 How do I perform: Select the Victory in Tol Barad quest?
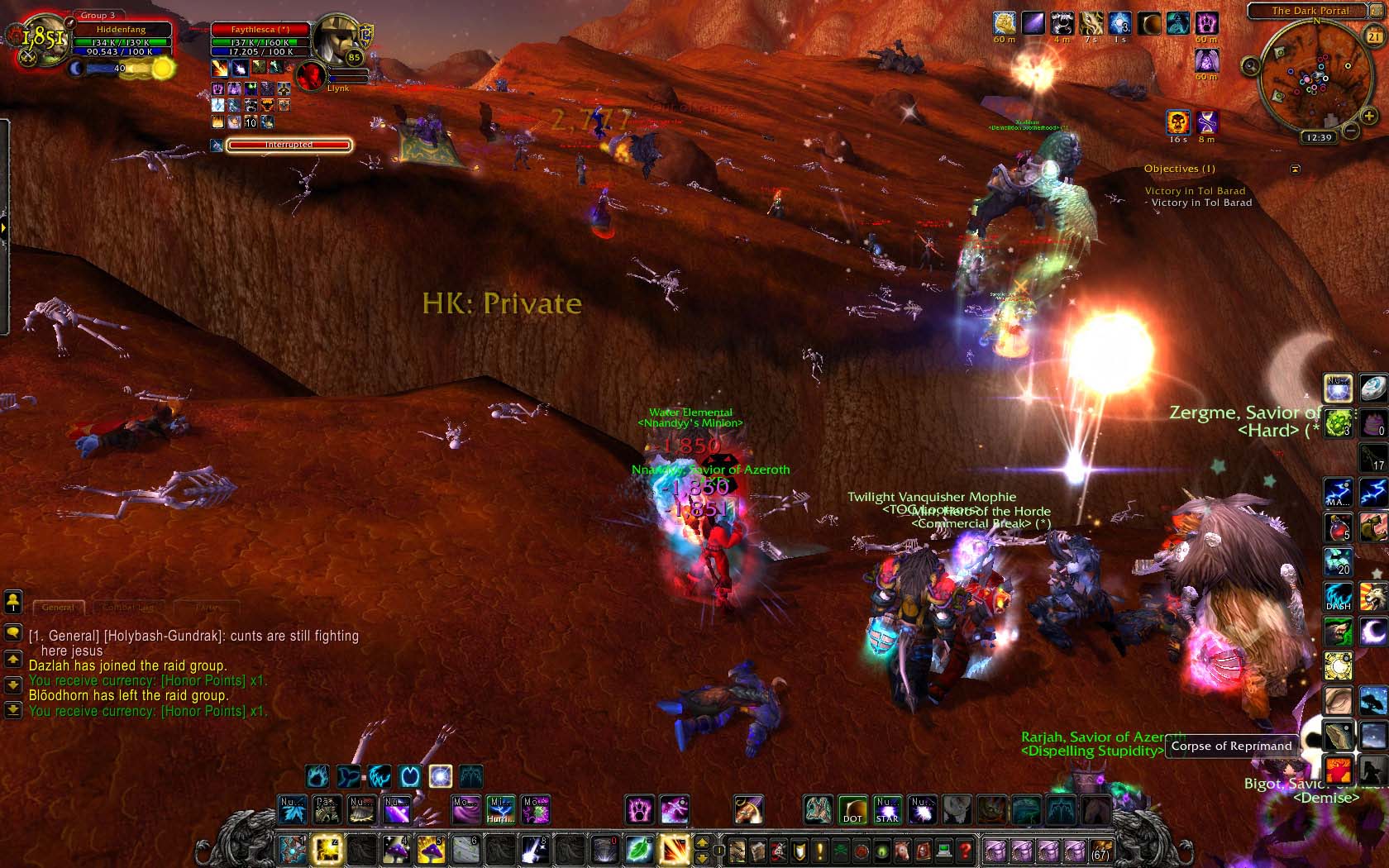1195,191
